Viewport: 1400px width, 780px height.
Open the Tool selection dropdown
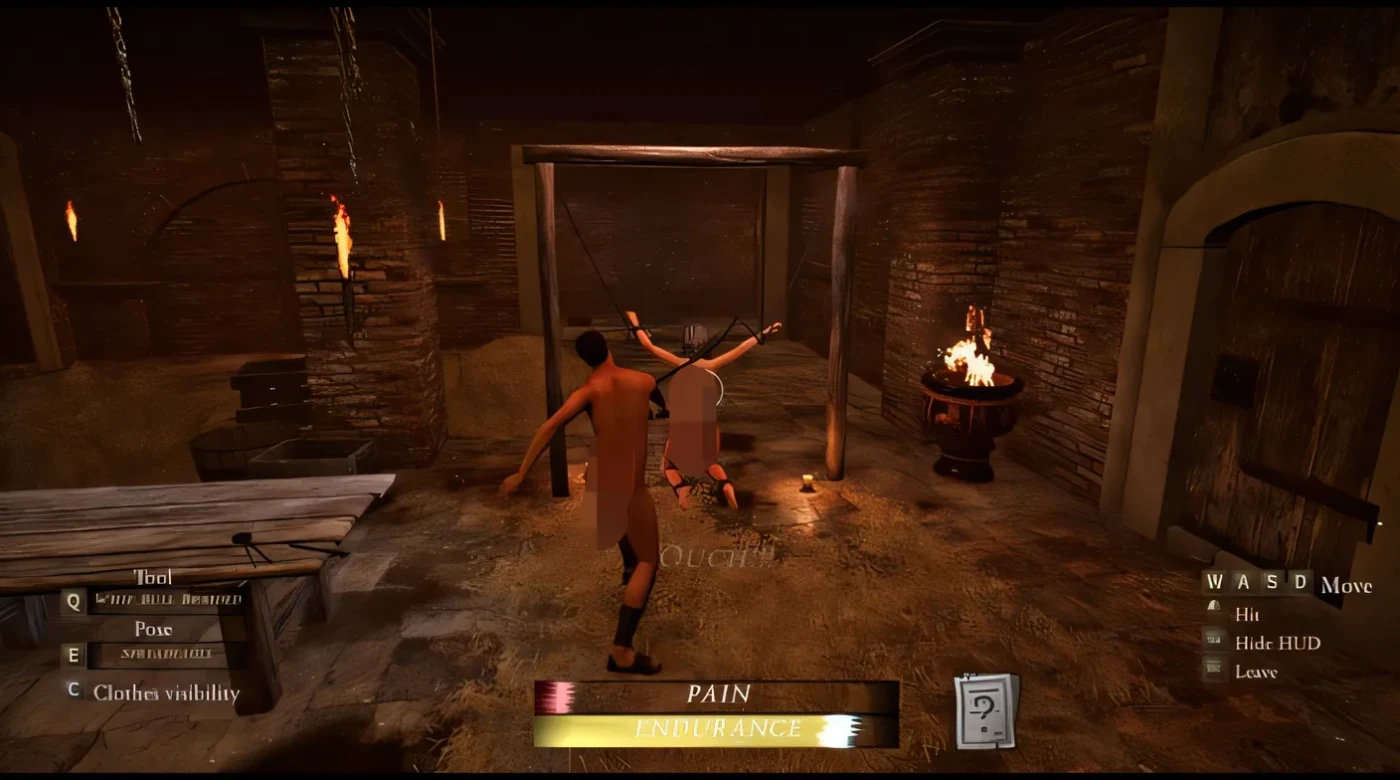point(168,600)
